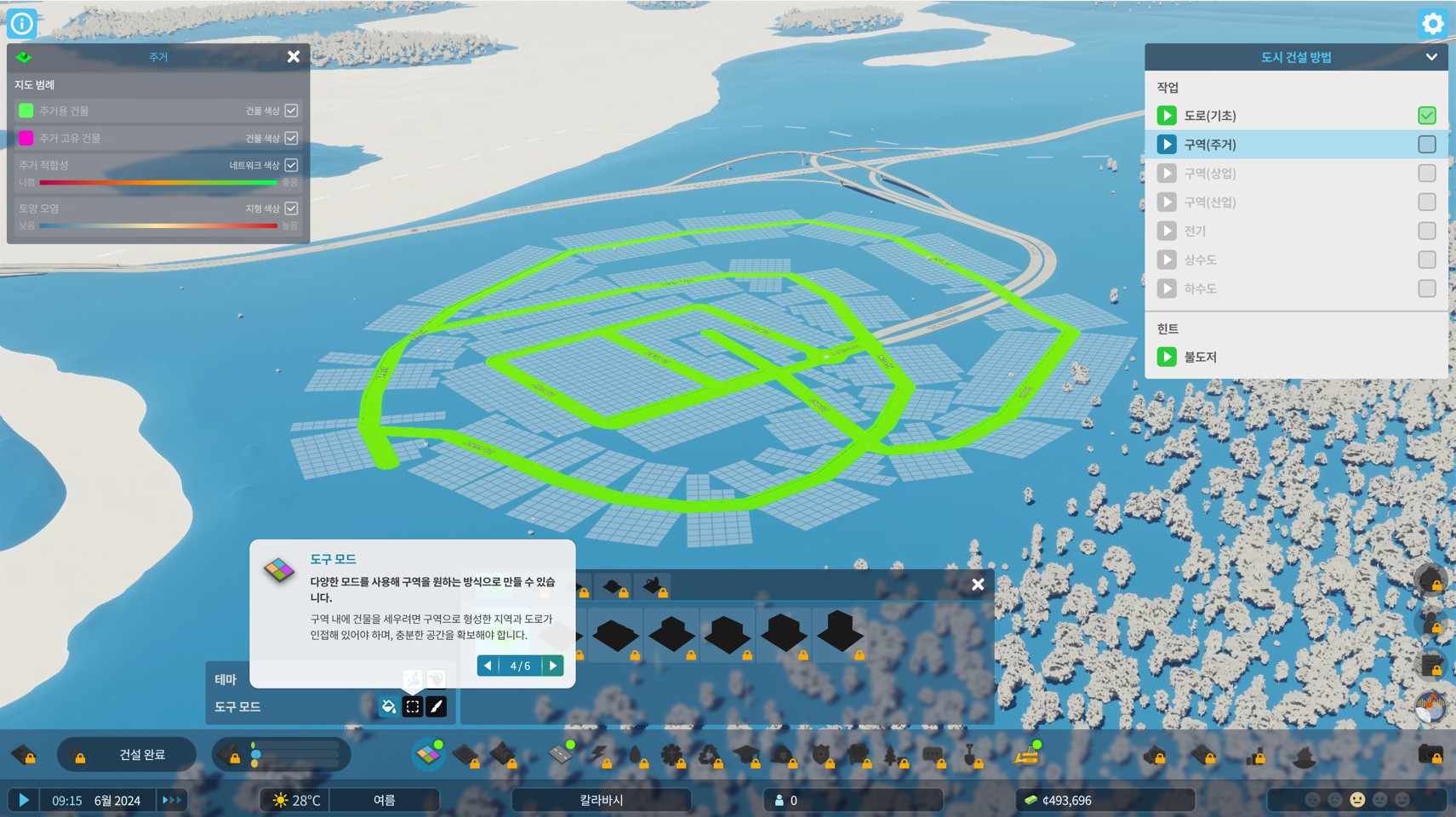Start the 불도저 hint
Screen dimensions: 1456x817
point(1167,357)
